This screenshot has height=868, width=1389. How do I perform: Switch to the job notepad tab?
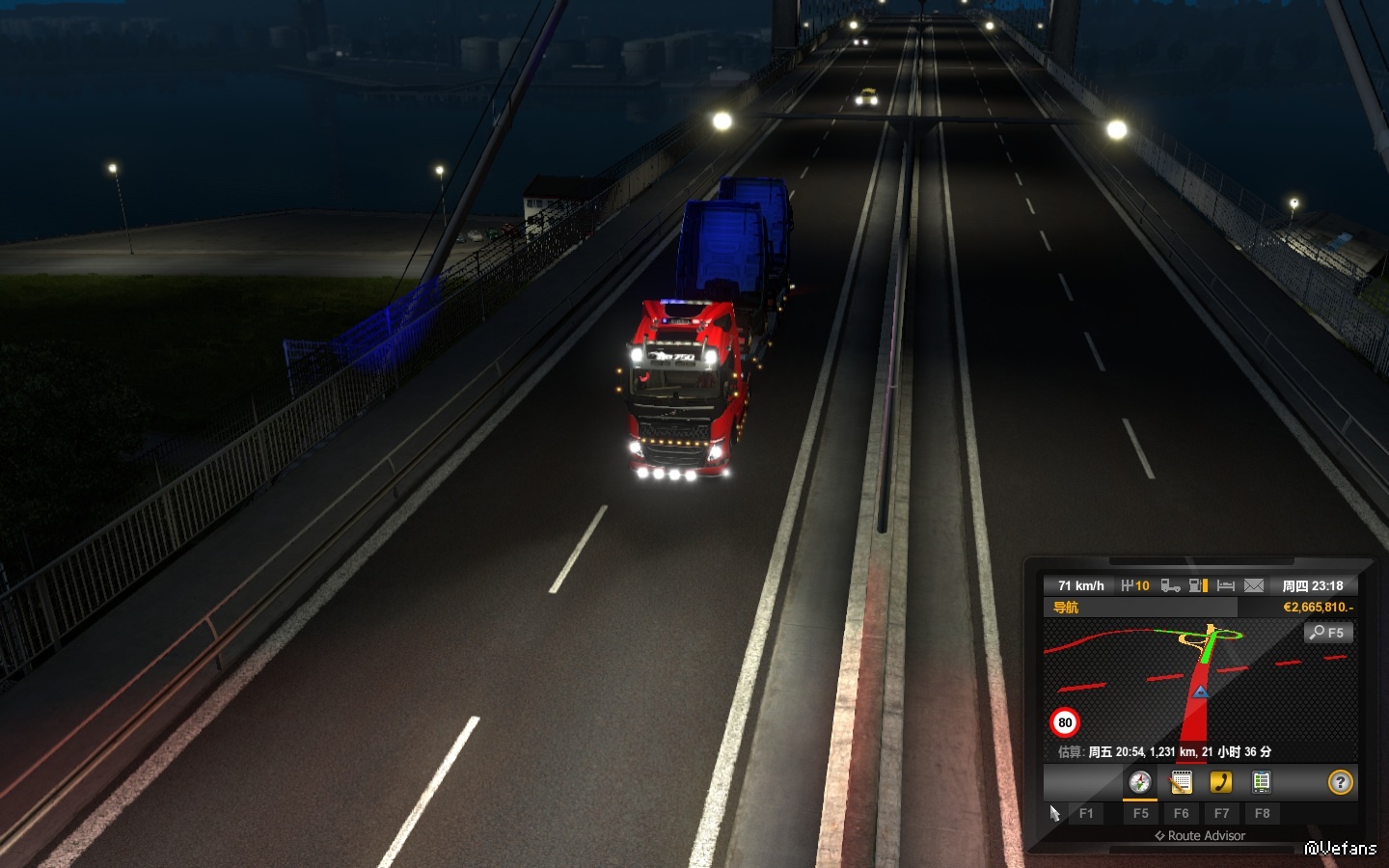pyautogui.click(x=1181, y=782)
